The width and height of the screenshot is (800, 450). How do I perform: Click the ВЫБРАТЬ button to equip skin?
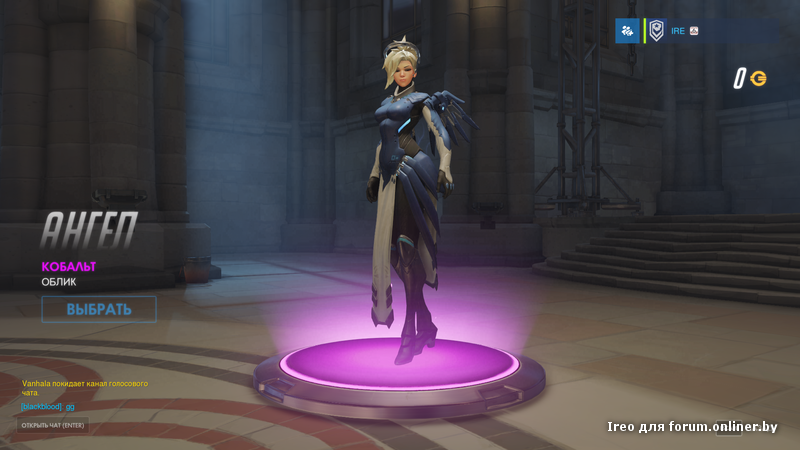(99, 309)
